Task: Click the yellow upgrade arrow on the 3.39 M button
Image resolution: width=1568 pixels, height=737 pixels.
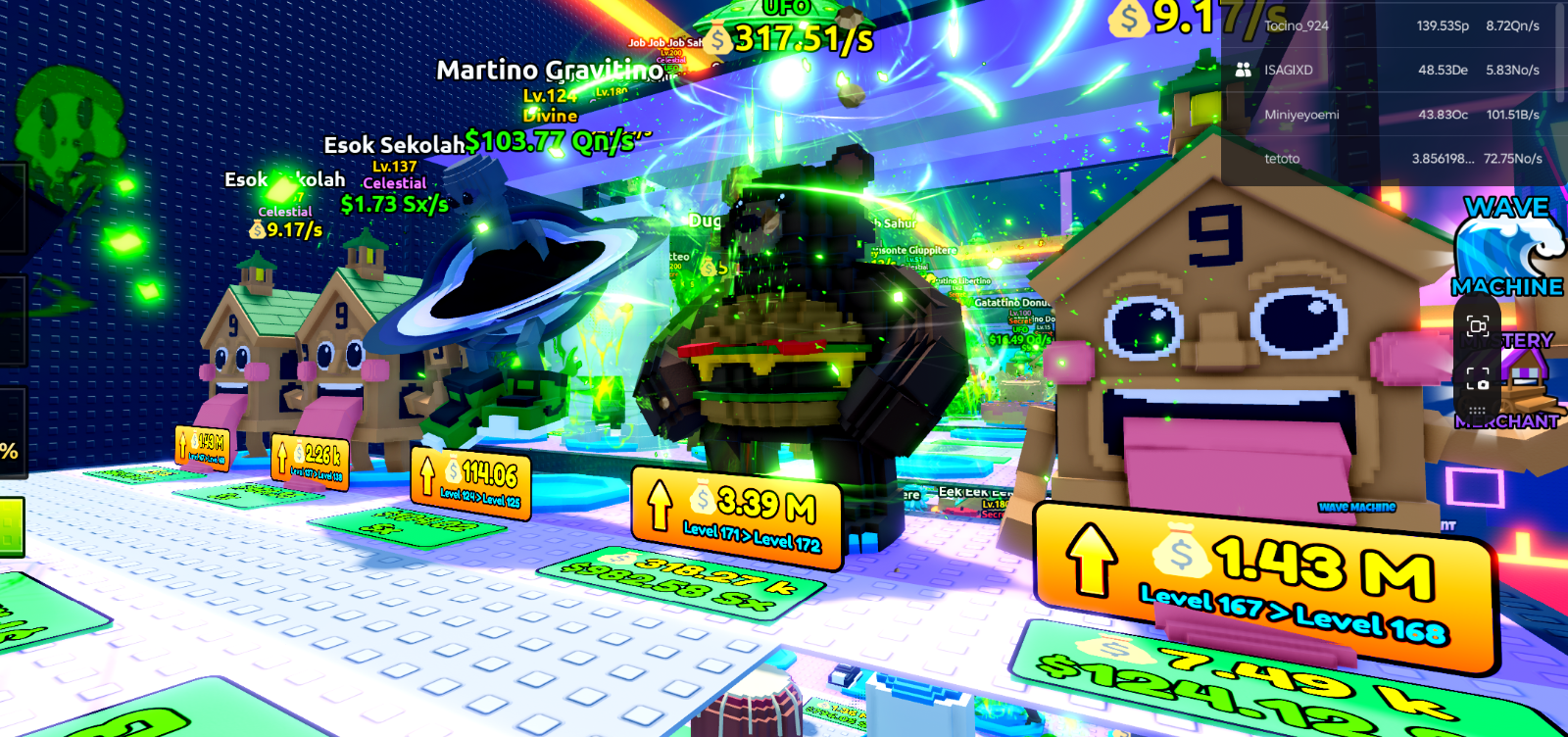Action: pyautogui.click(x=661, y=507)
